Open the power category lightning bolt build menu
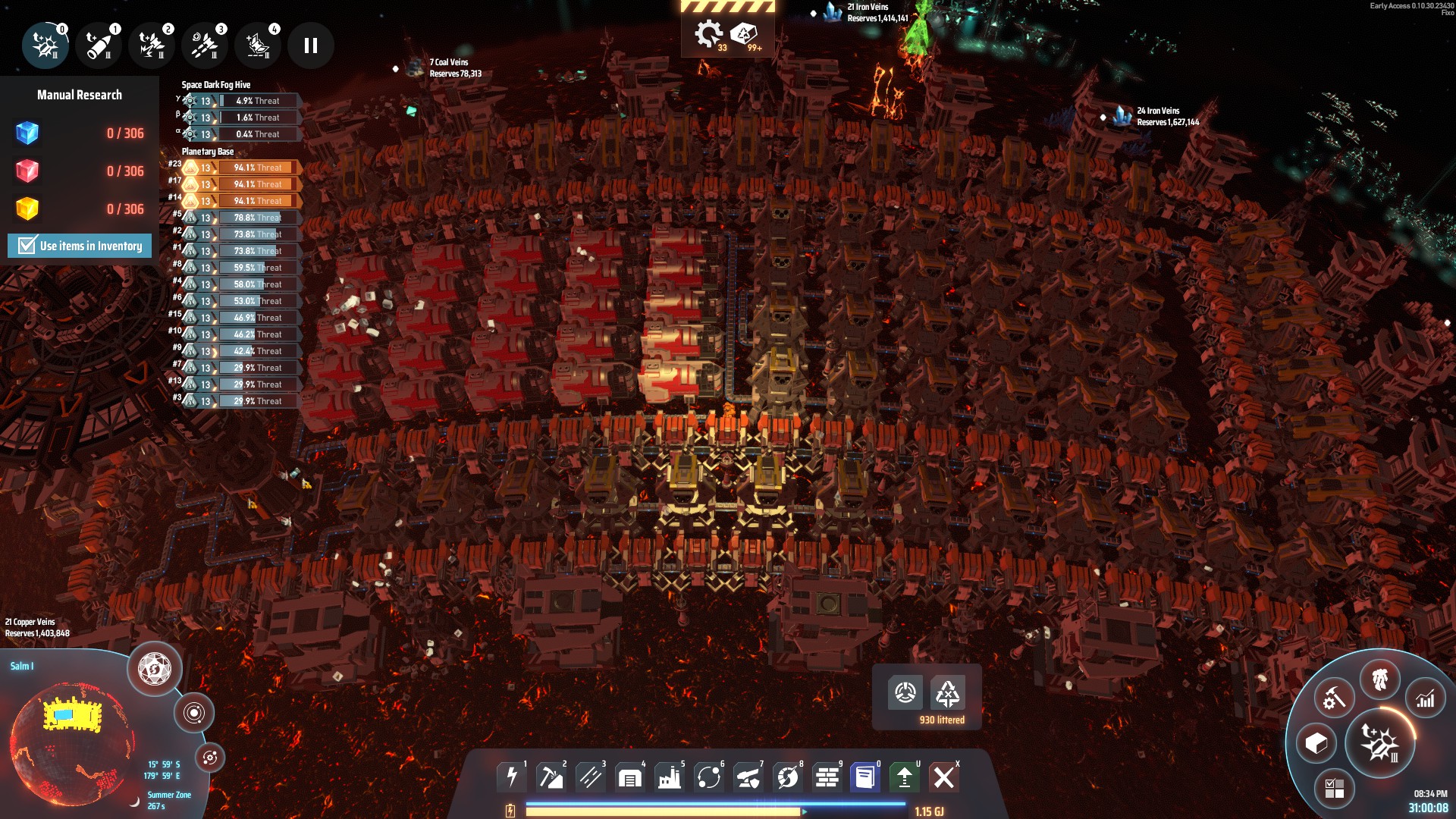 tap(512, 777)
